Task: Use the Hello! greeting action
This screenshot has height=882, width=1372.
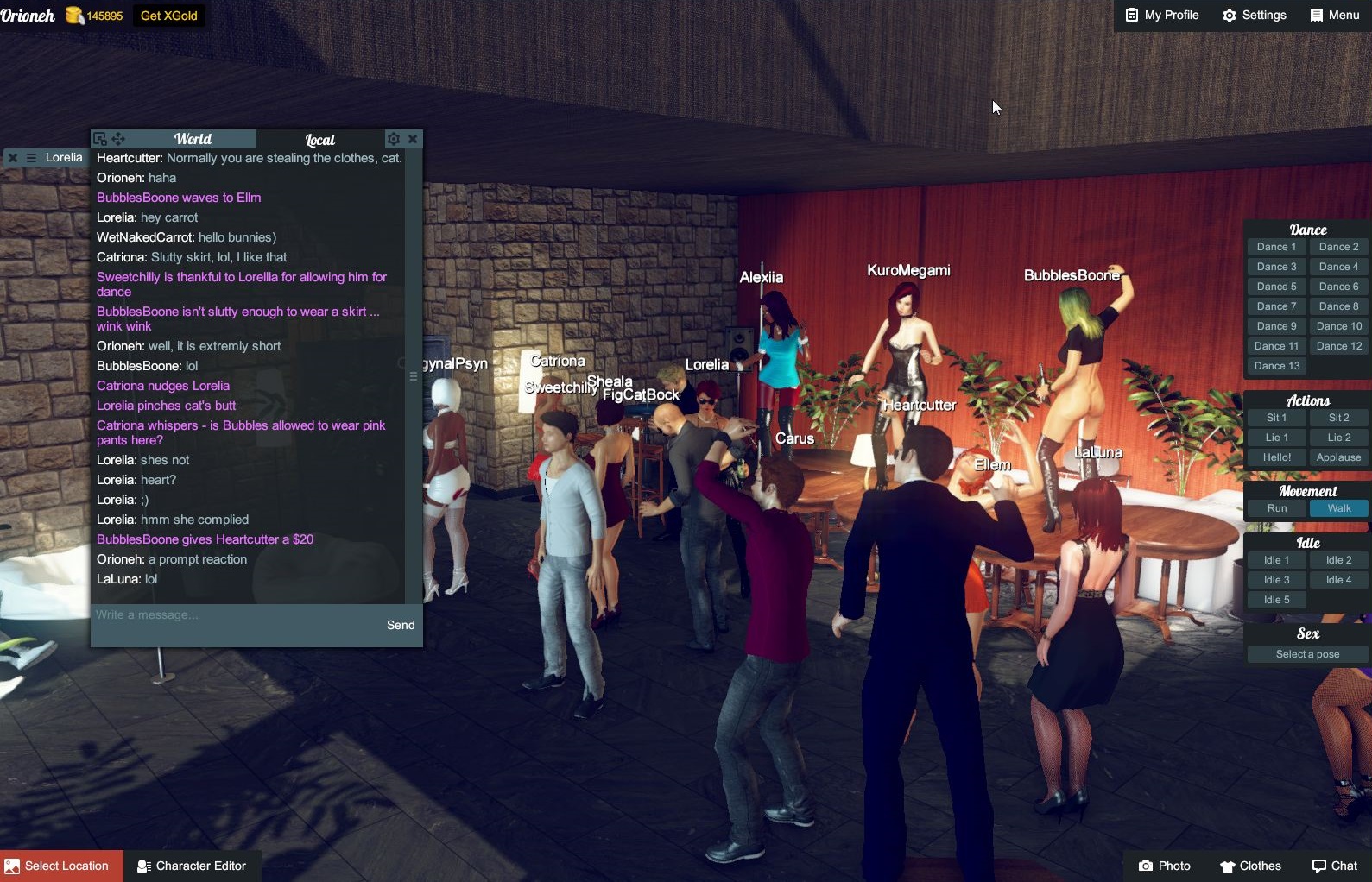Action: pyautogui.click(x=1276, y=457)
